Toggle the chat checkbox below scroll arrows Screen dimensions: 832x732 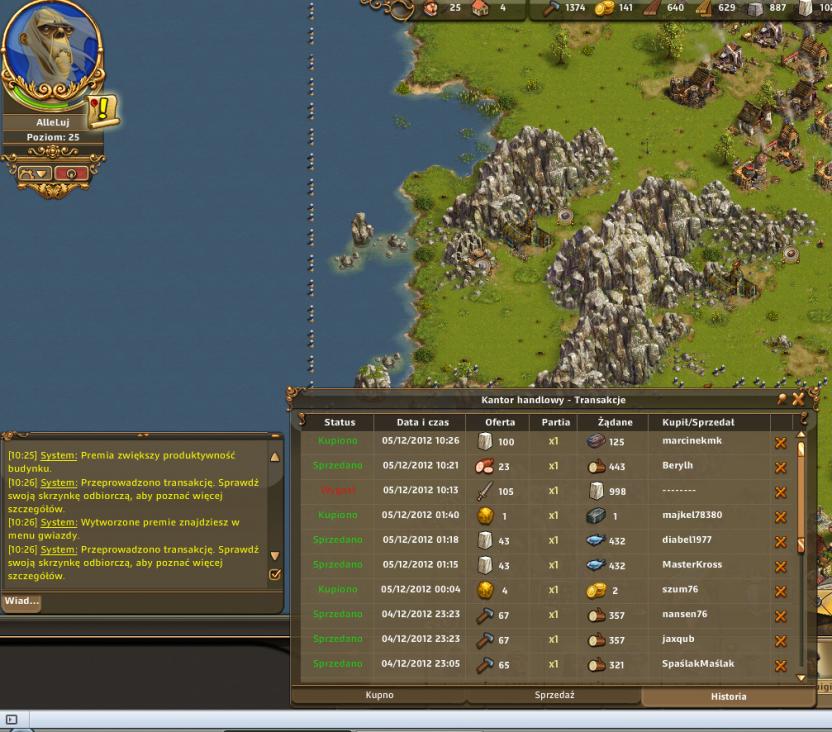coord(275,574)
